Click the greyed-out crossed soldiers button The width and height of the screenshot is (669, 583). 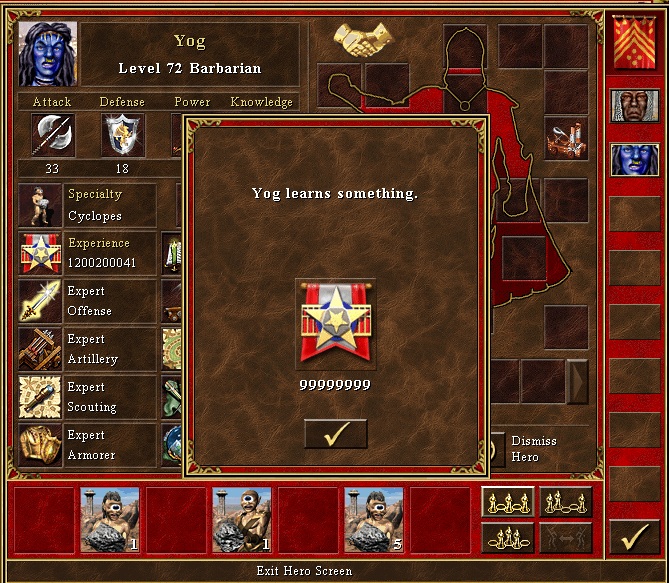click(x=566, y=538)
